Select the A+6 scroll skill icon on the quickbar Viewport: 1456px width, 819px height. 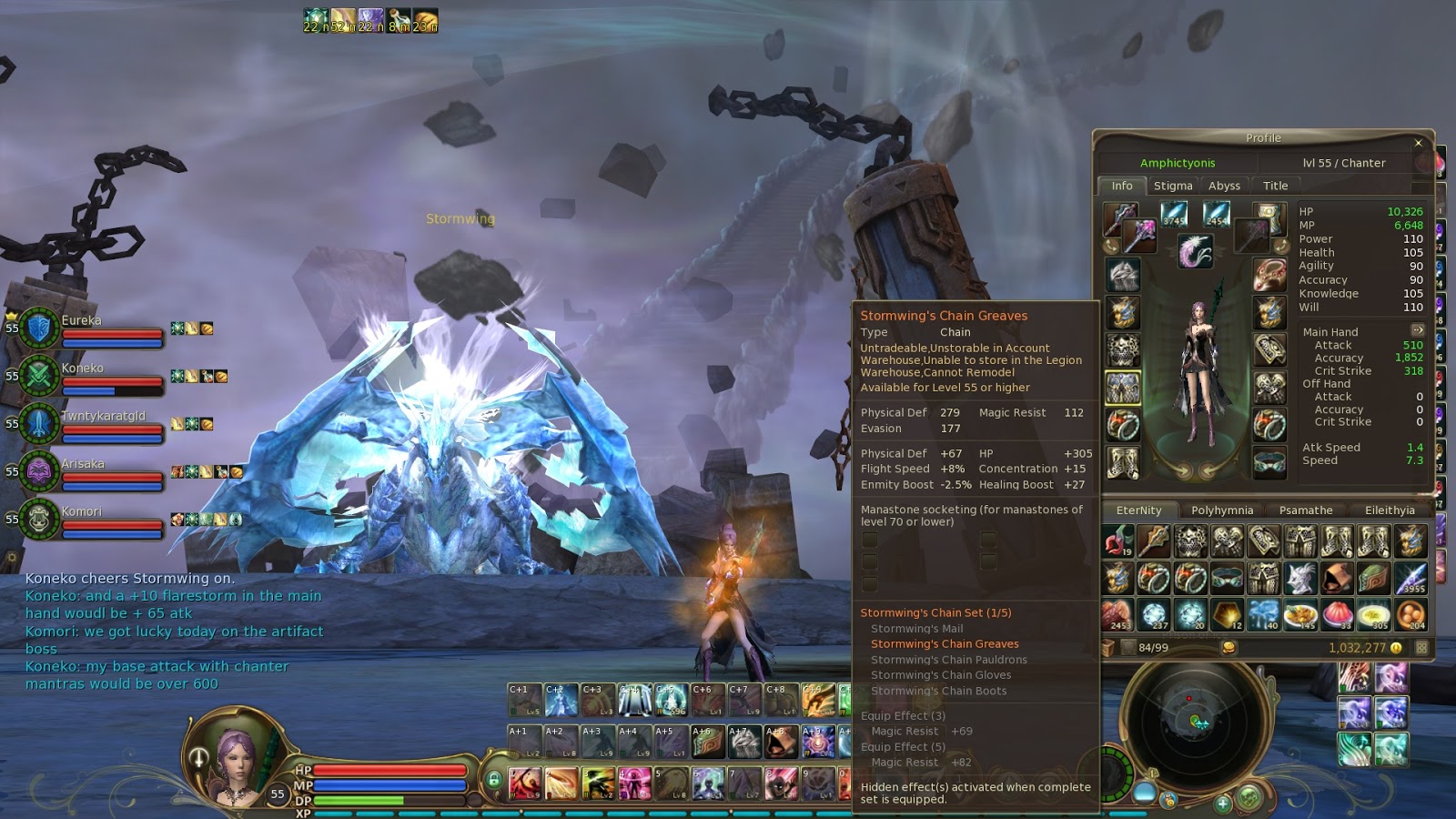pyautogui.click(x=707, y=740)
